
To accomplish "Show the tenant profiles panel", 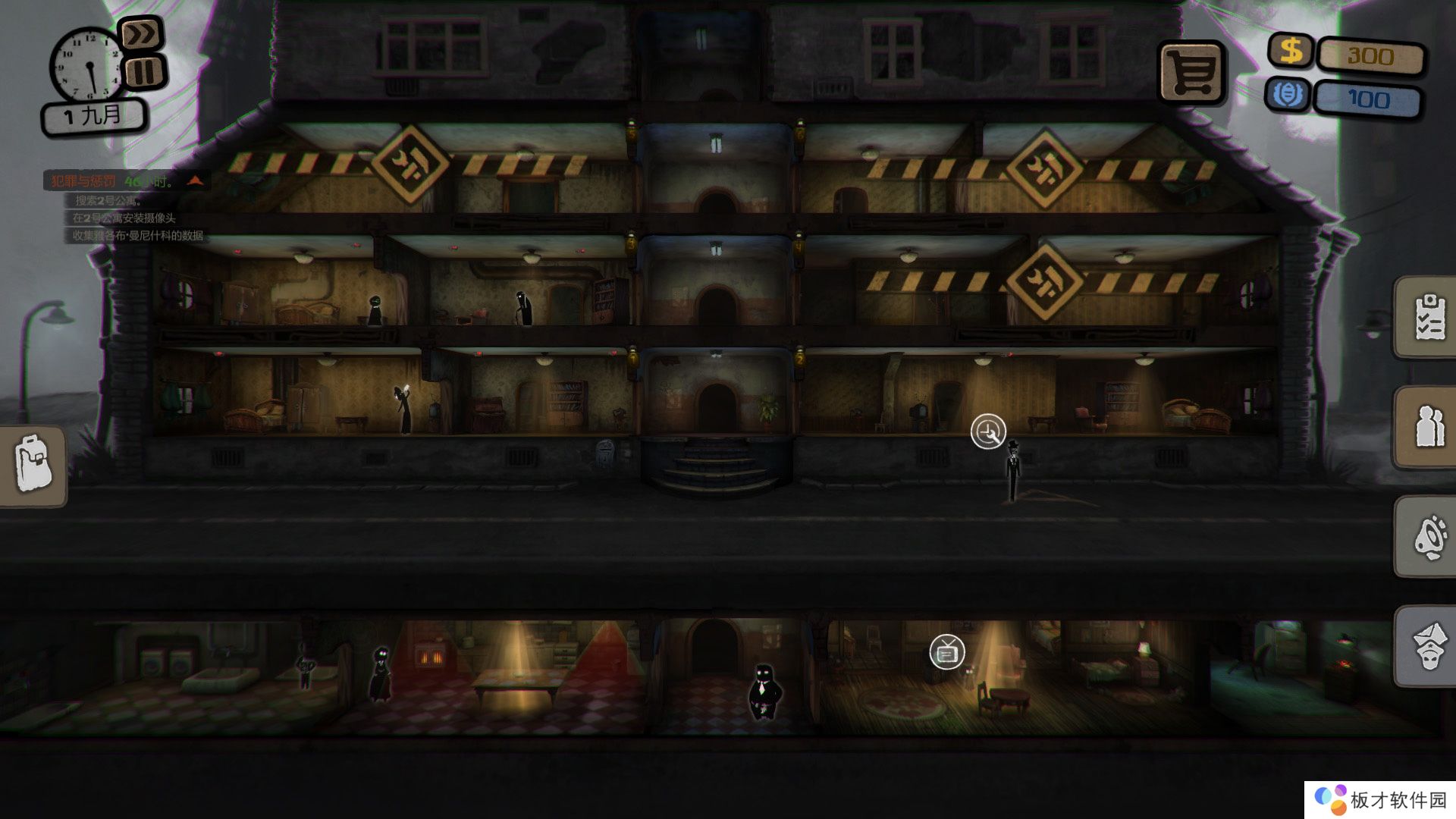I will point(1429,427).
